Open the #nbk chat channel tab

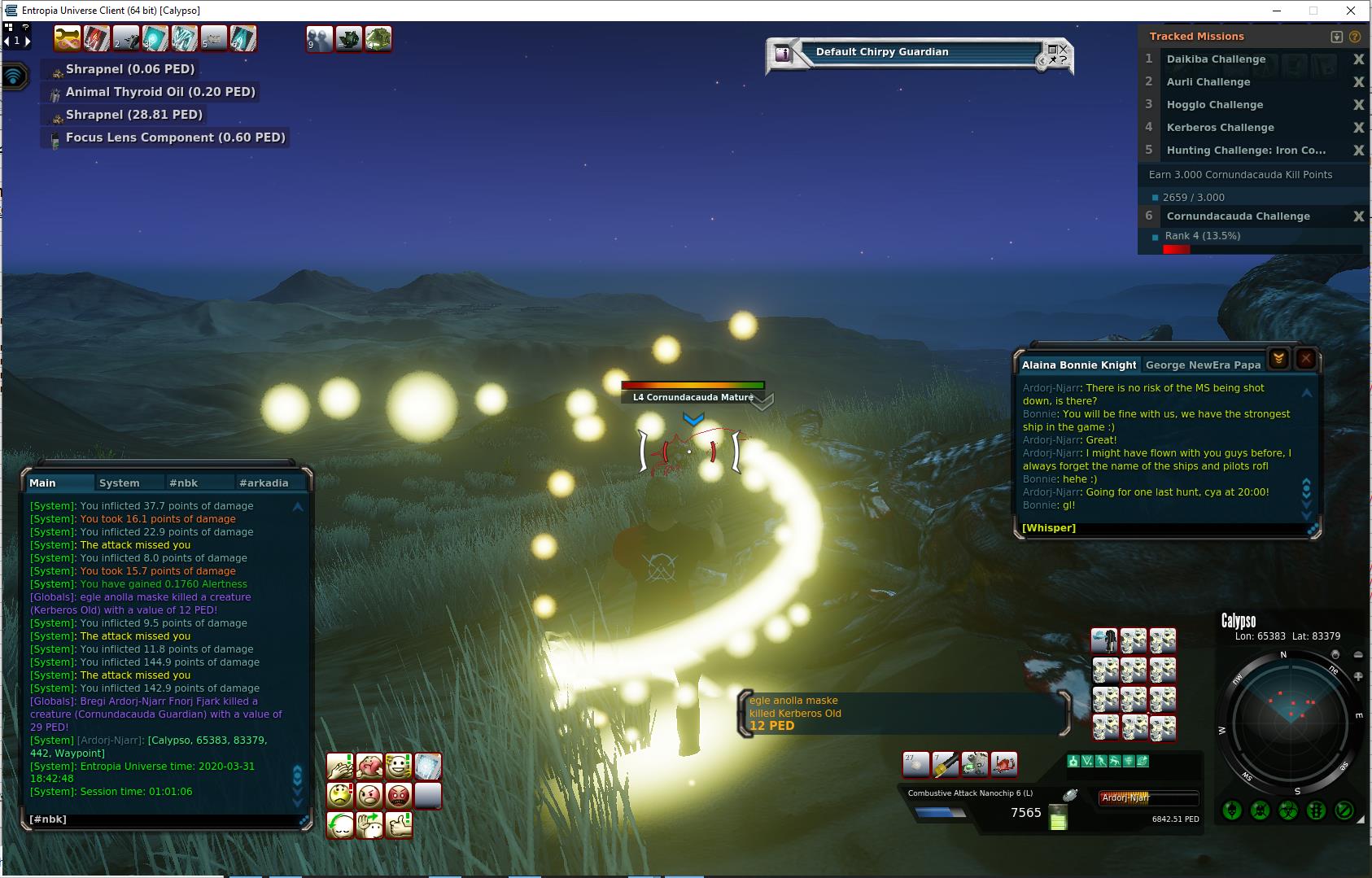183,483
